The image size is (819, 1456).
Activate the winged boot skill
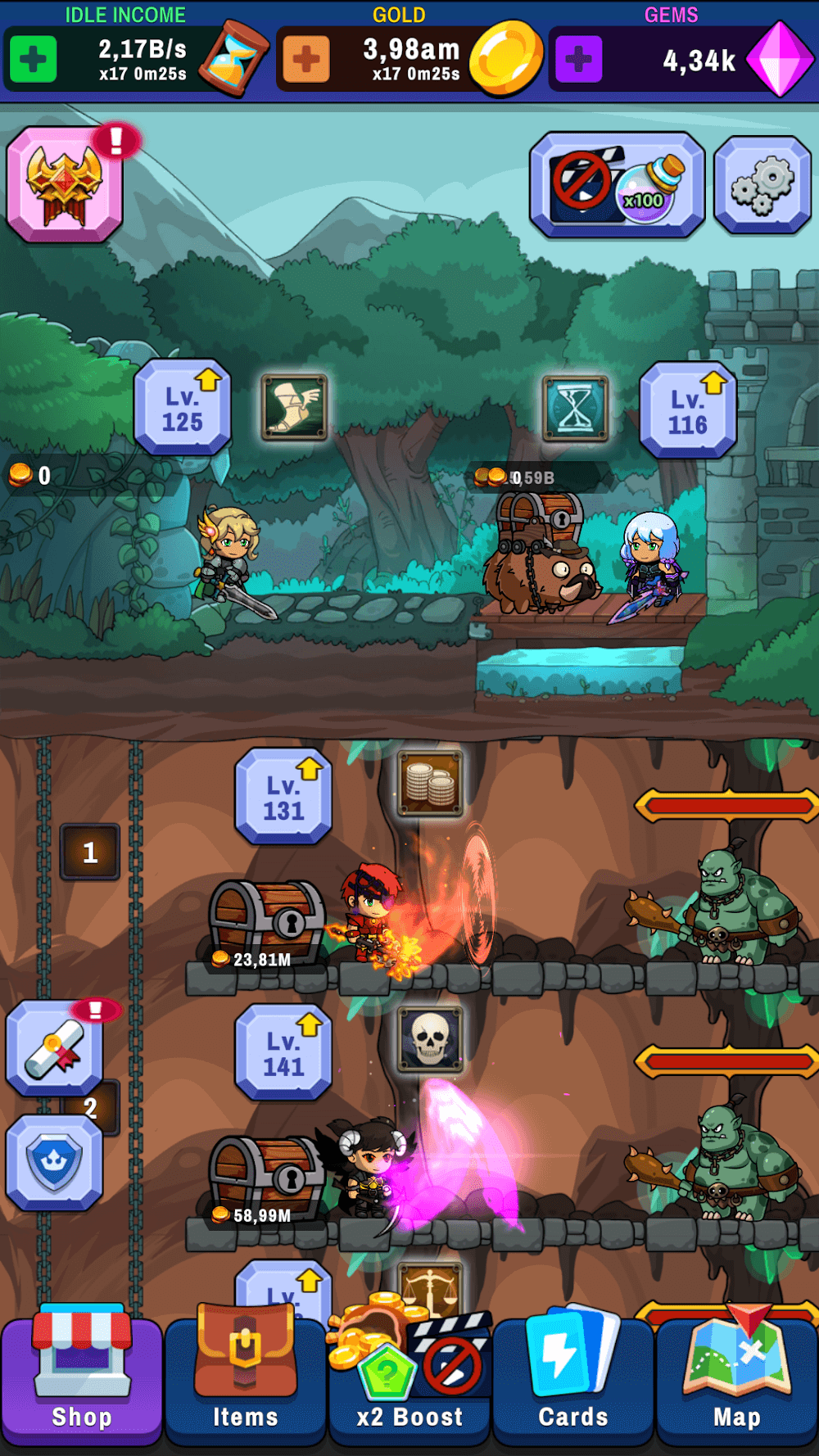(295, 407)
